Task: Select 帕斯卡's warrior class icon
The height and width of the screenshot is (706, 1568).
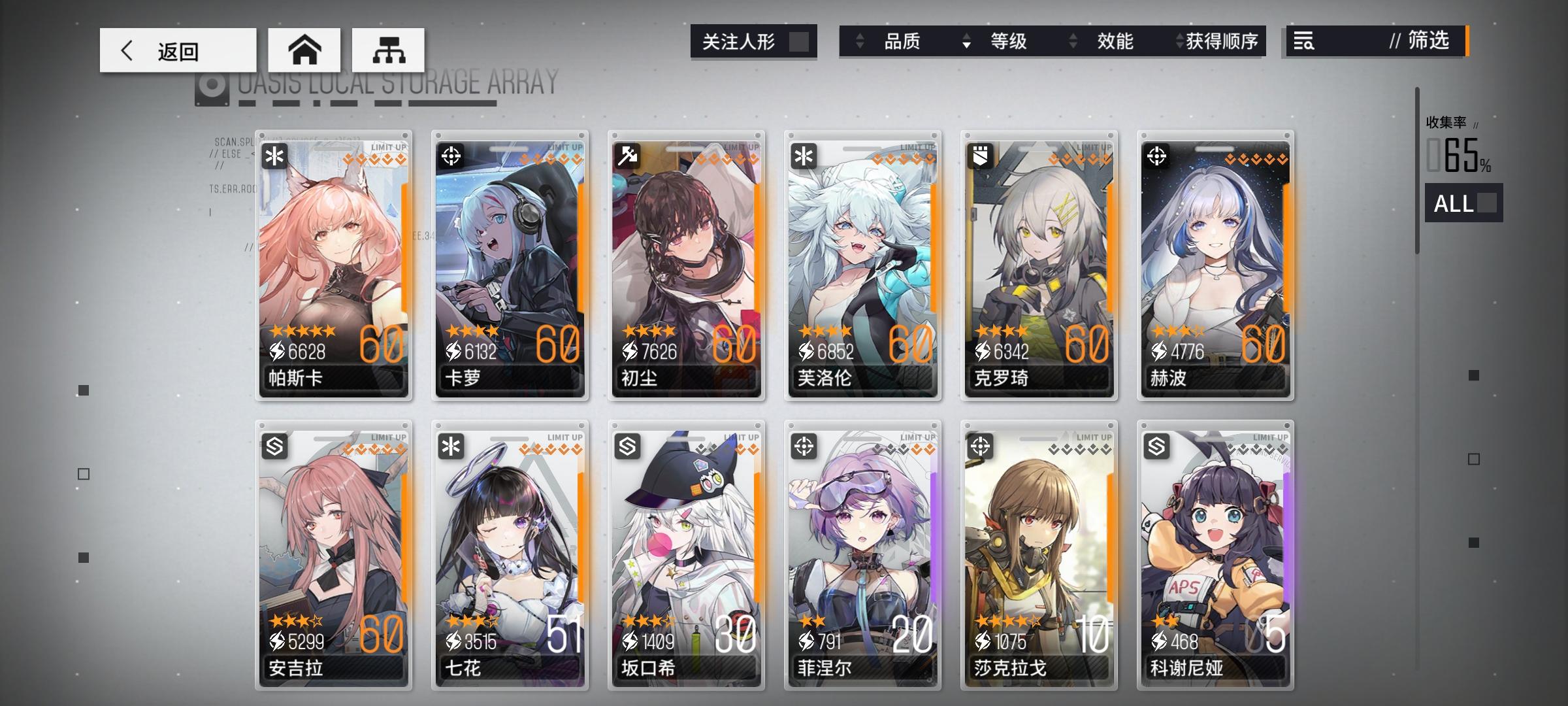Action: 275,156
